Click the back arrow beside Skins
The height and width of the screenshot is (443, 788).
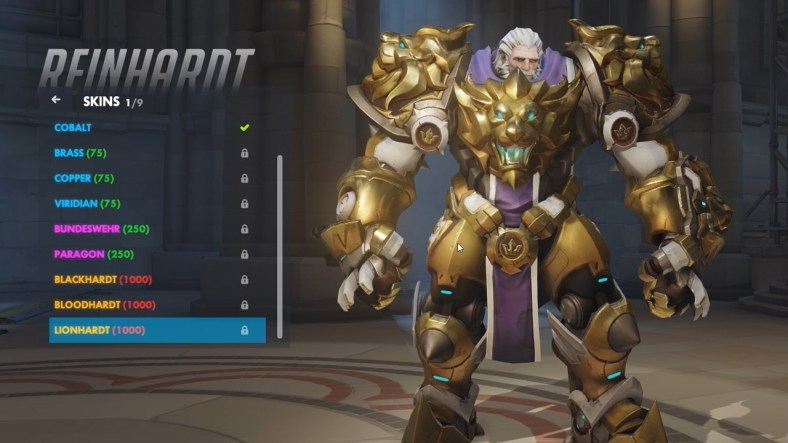point(56,100)
